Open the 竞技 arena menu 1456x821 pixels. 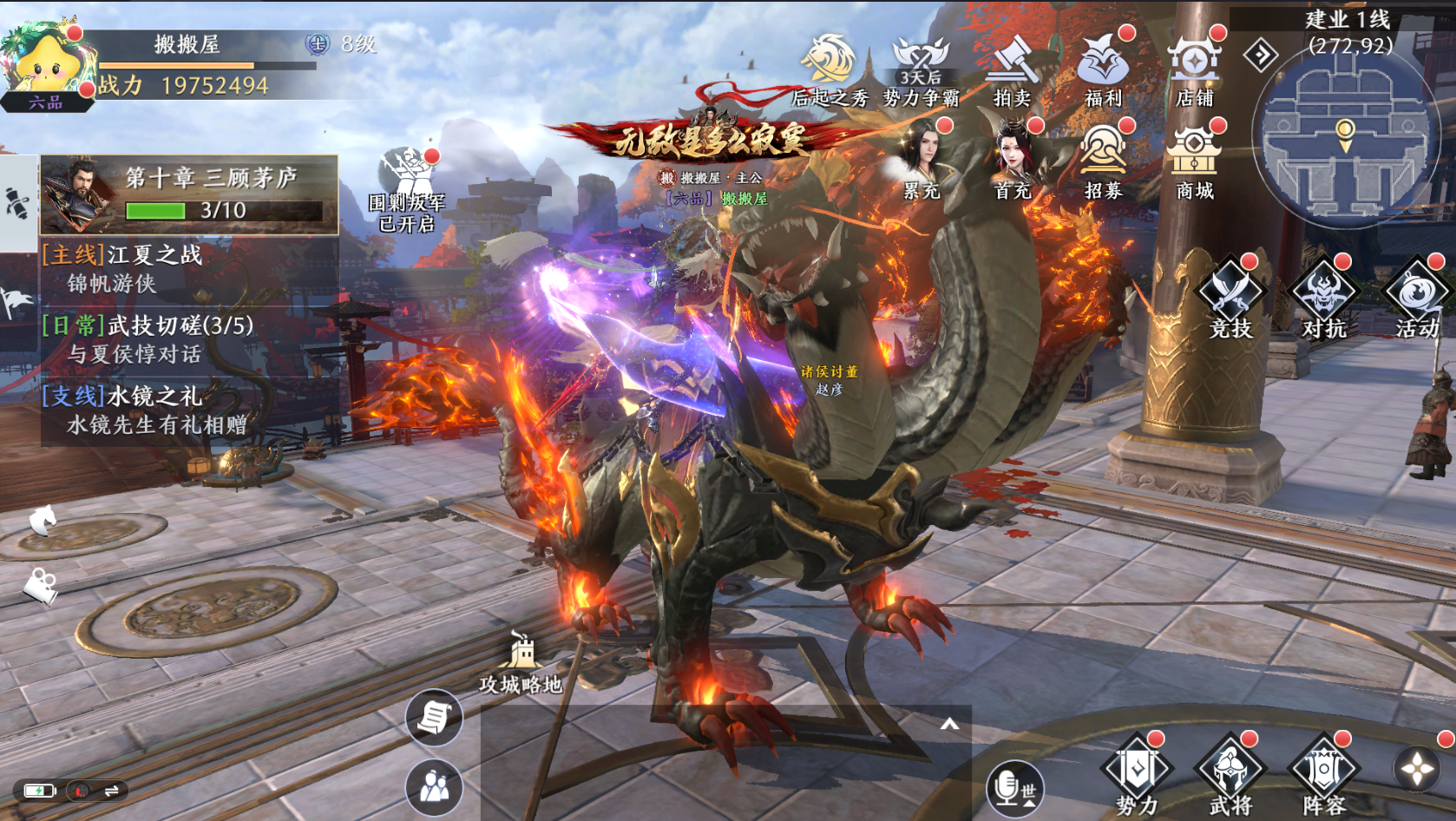point(1230,295)
